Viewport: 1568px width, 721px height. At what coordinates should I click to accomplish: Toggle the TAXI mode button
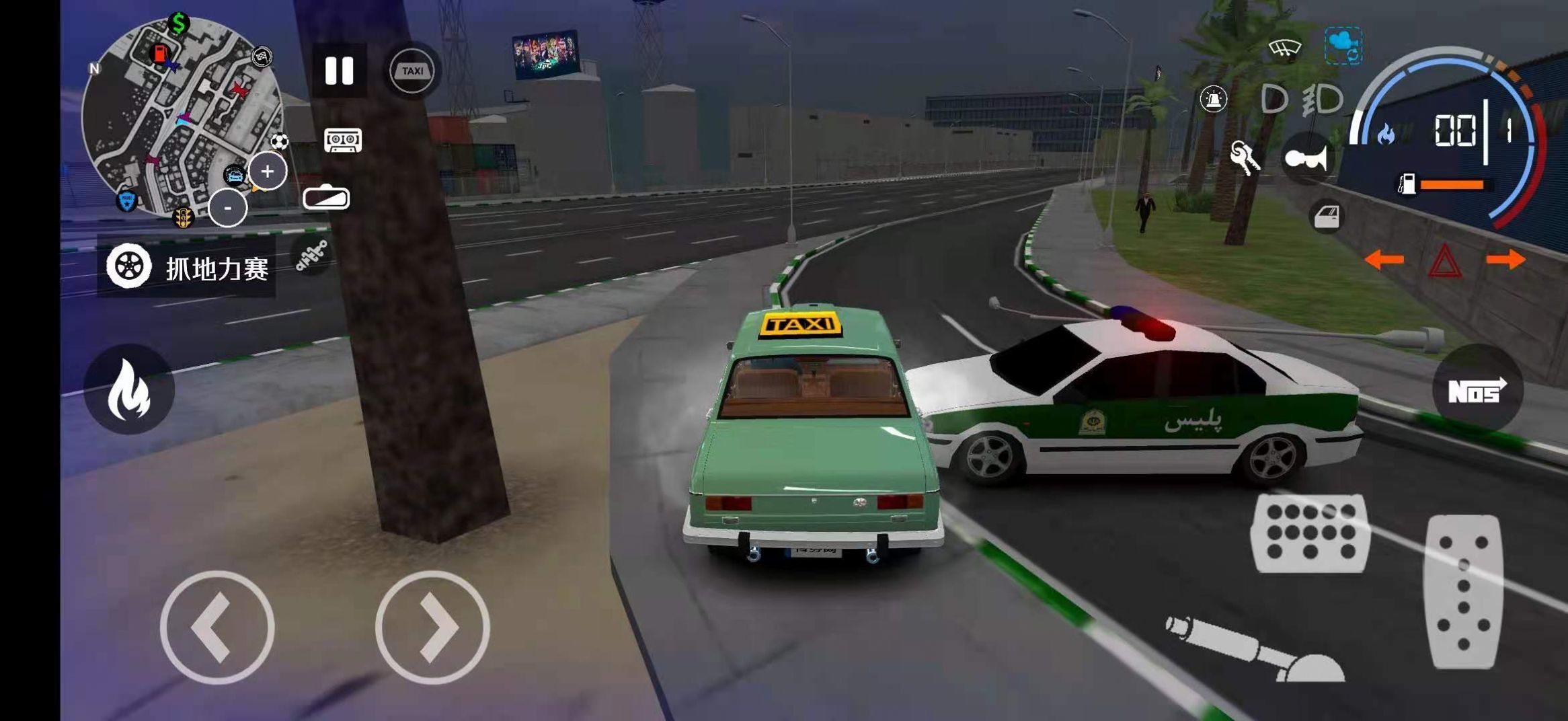tap(412, 71)
